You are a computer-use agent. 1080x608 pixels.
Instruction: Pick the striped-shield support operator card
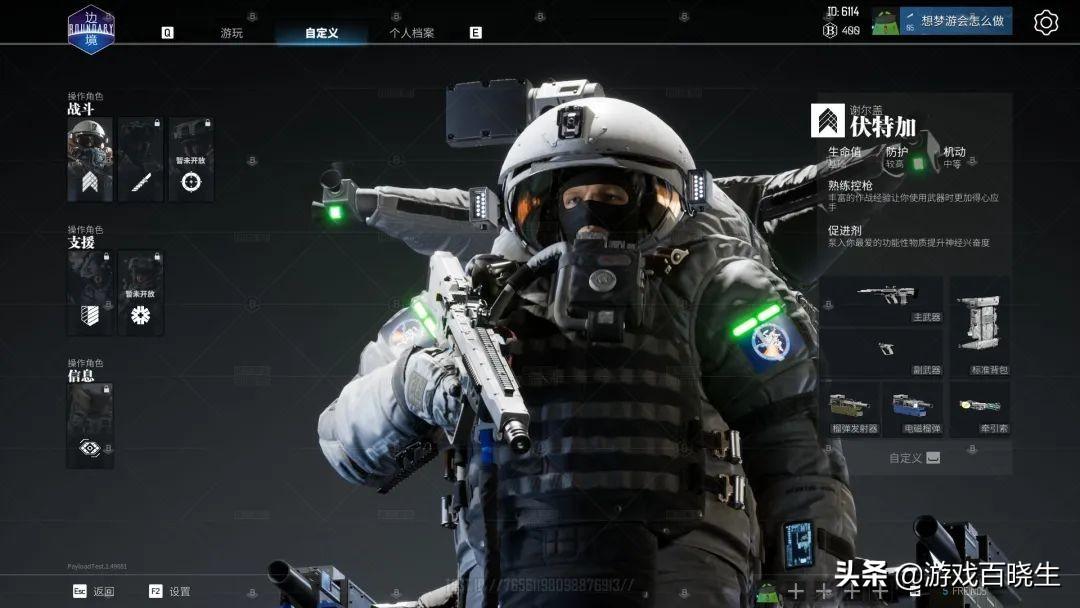coord(90,292)
